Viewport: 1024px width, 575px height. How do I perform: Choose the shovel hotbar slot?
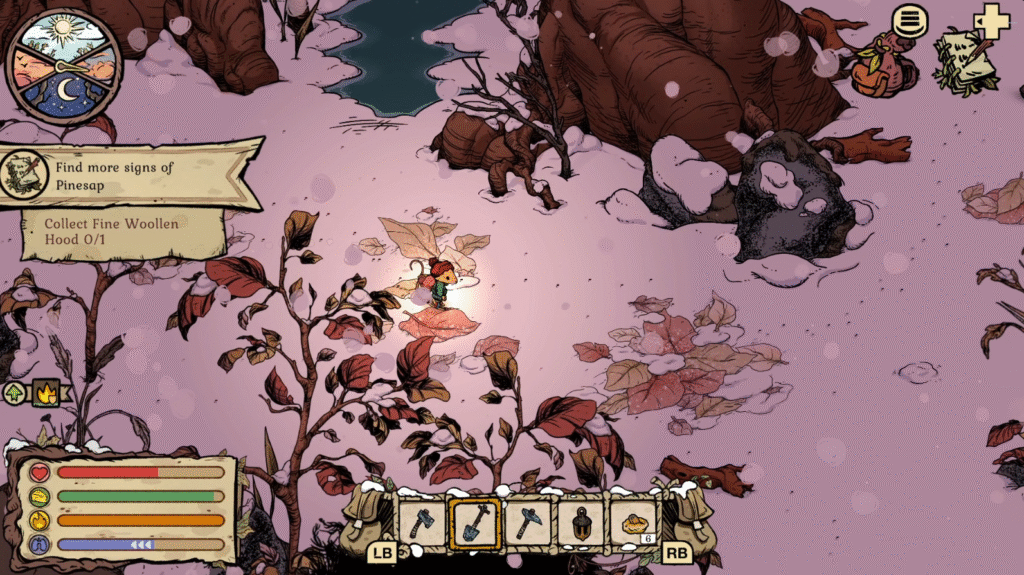click(x=475, y=522)
